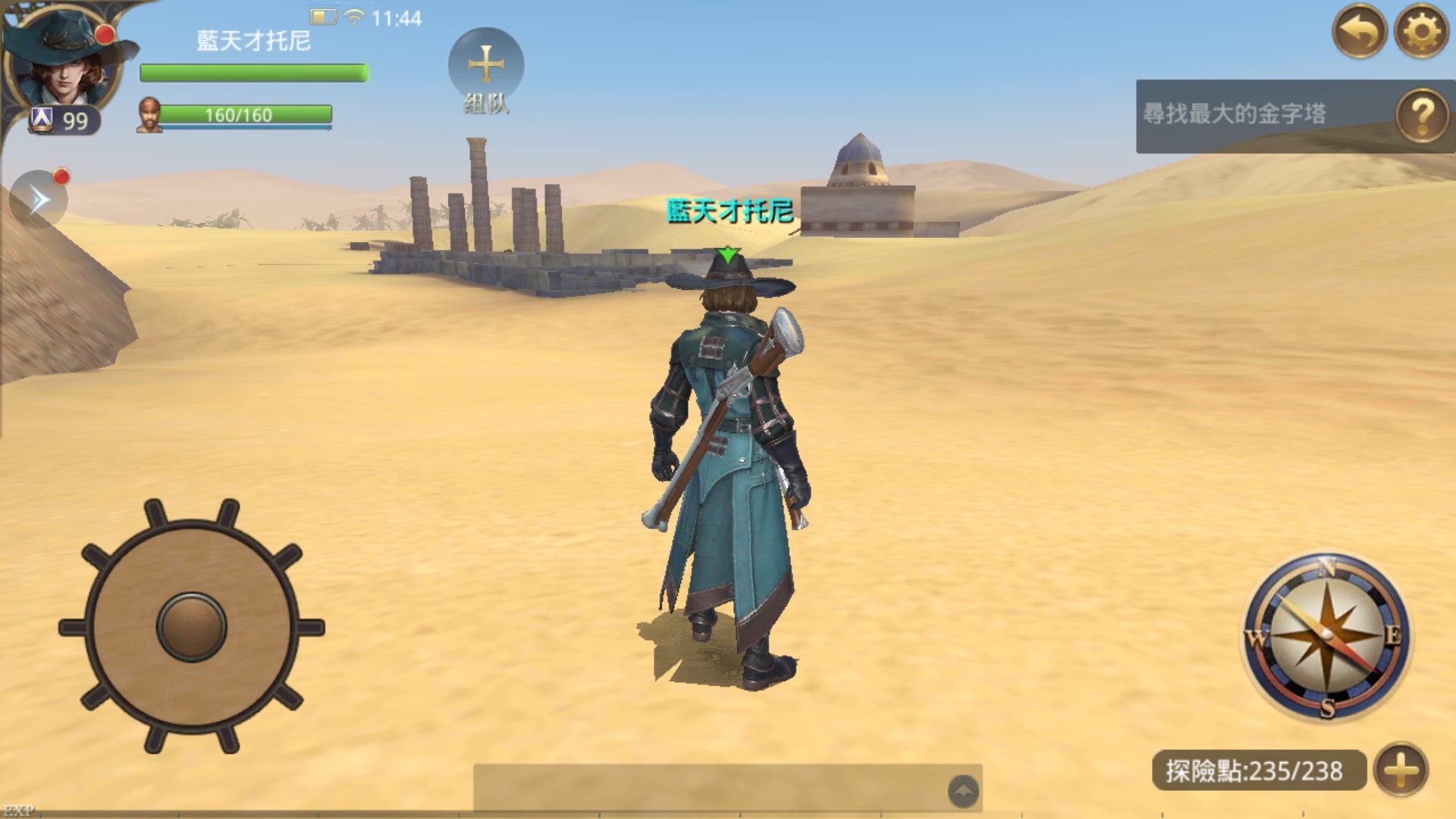
Task: Tap the companion portrait beside the 160/160 bar
Action: point(149,115)
